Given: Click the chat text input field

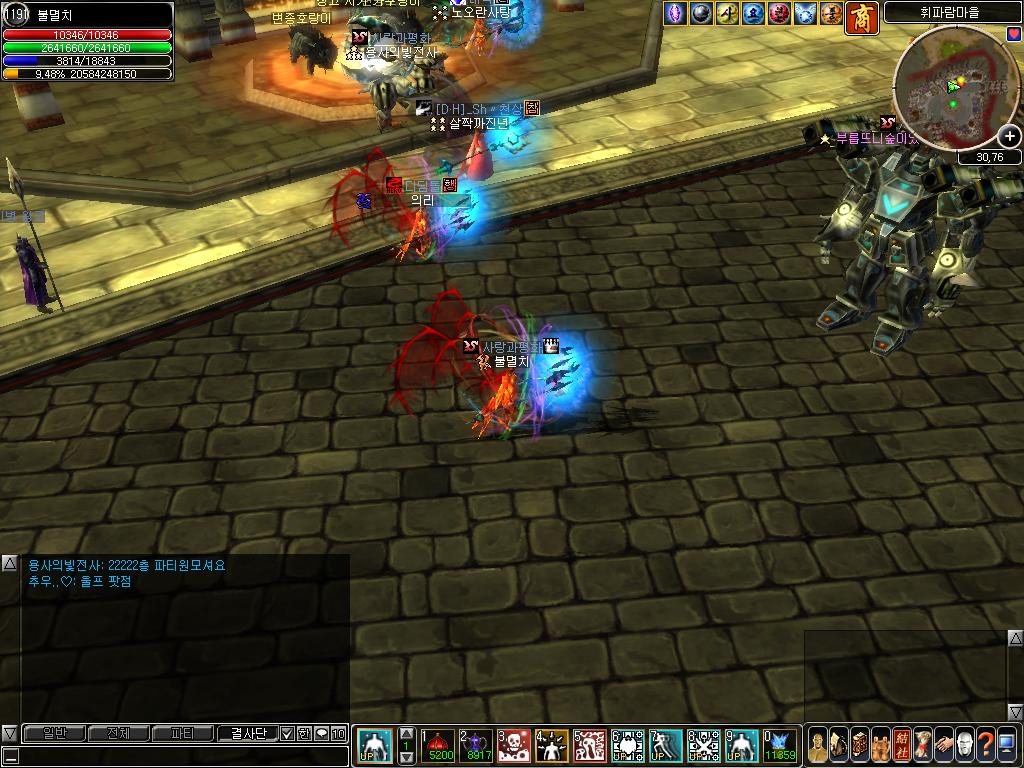Looking at the screenshot, I should (x=180, y=756).
